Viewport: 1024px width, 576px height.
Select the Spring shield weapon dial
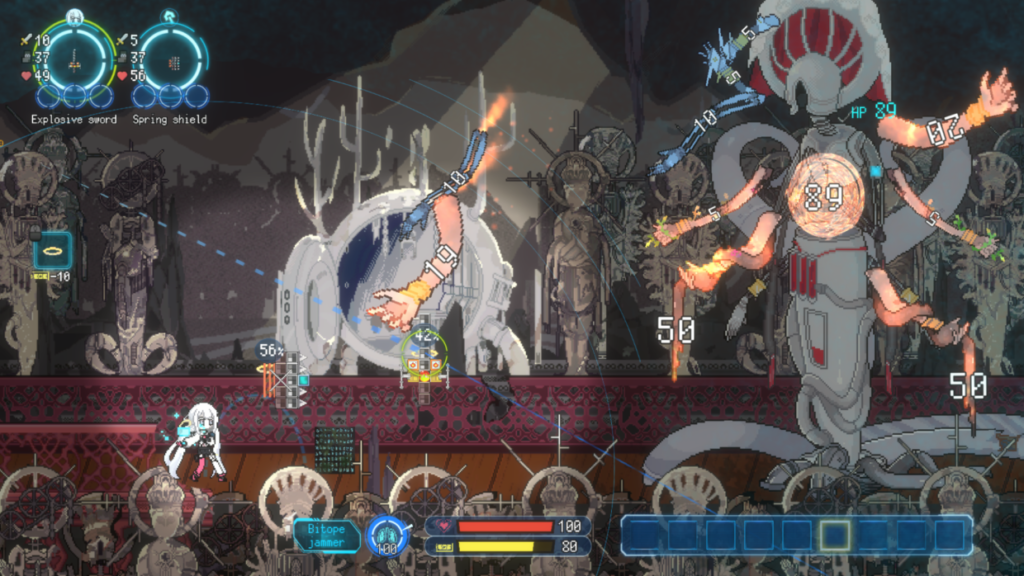pyautogui.click(x=170, y=60)
